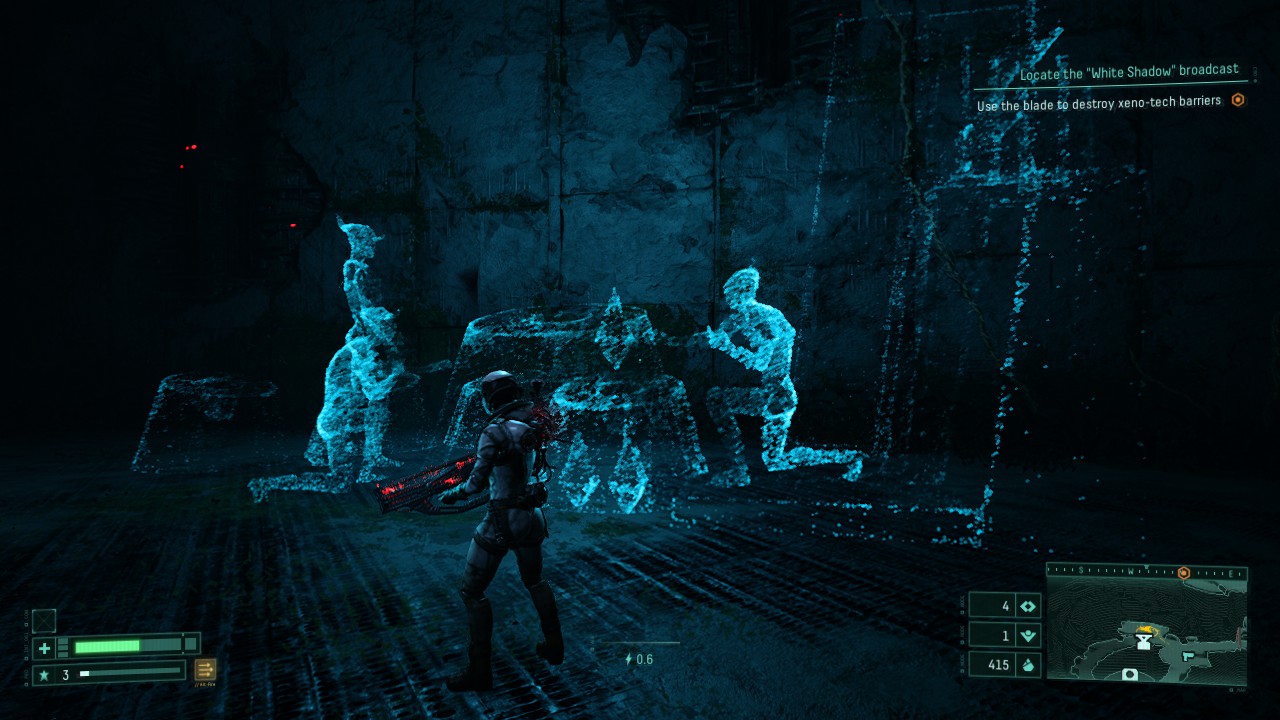Toggle the xeno-tech objective hexagon icon
The width and height of the screenshot is (1280, 720).
[x=1238, y=101]
